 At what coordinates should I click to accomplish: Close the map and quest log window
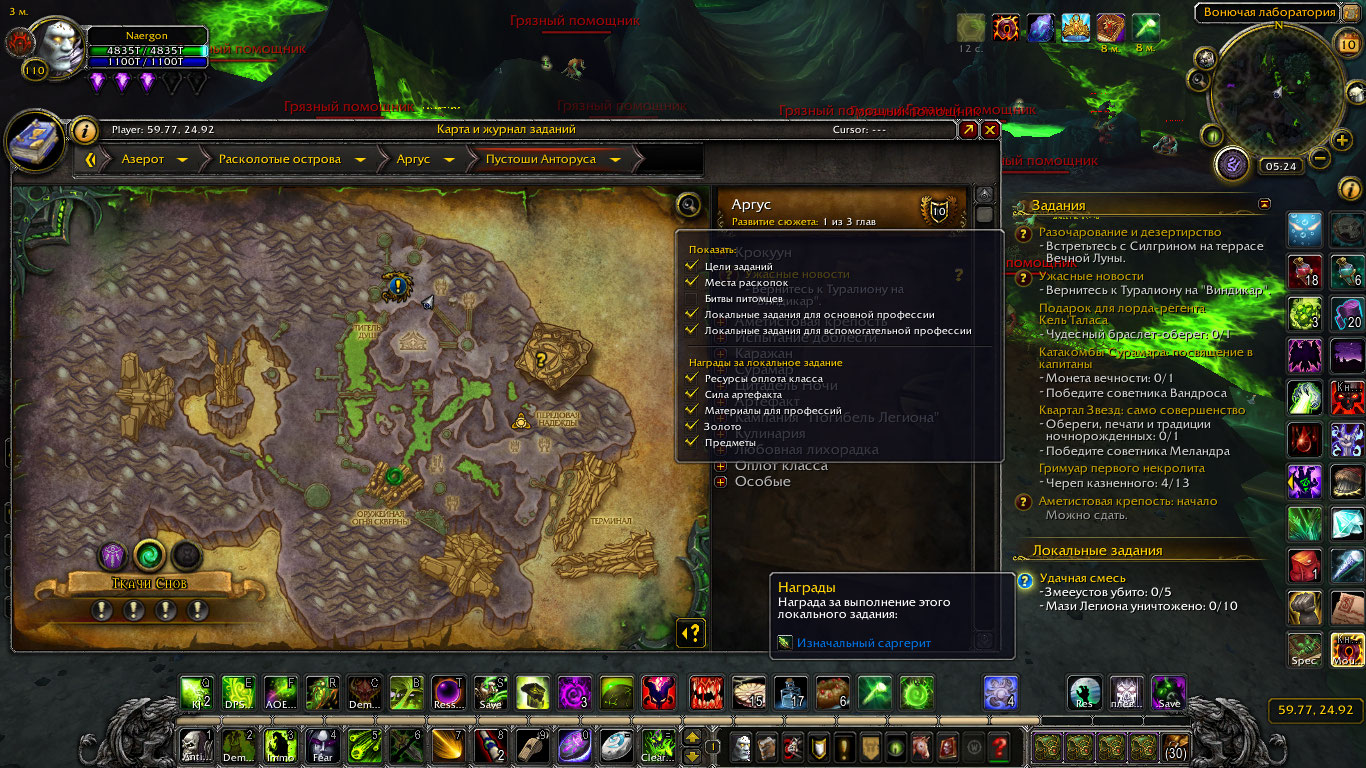pos(990,130)
